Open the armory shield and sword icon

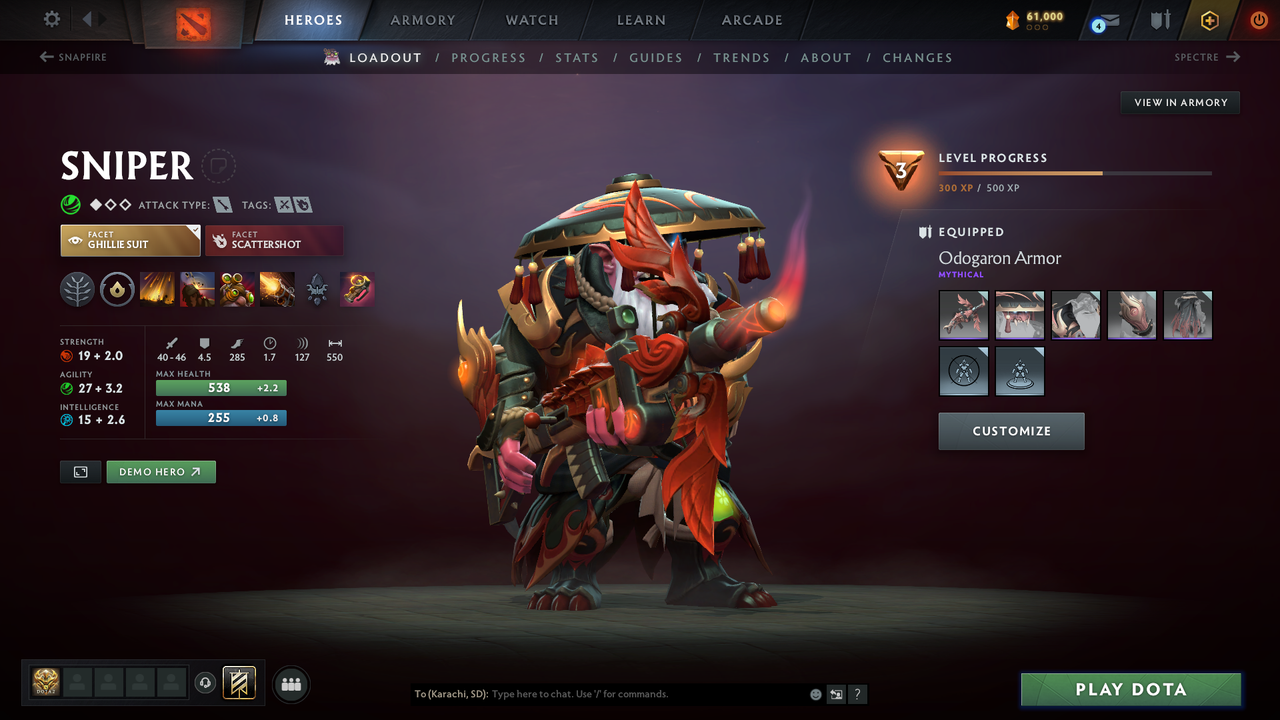click(x=1161, y=19)
